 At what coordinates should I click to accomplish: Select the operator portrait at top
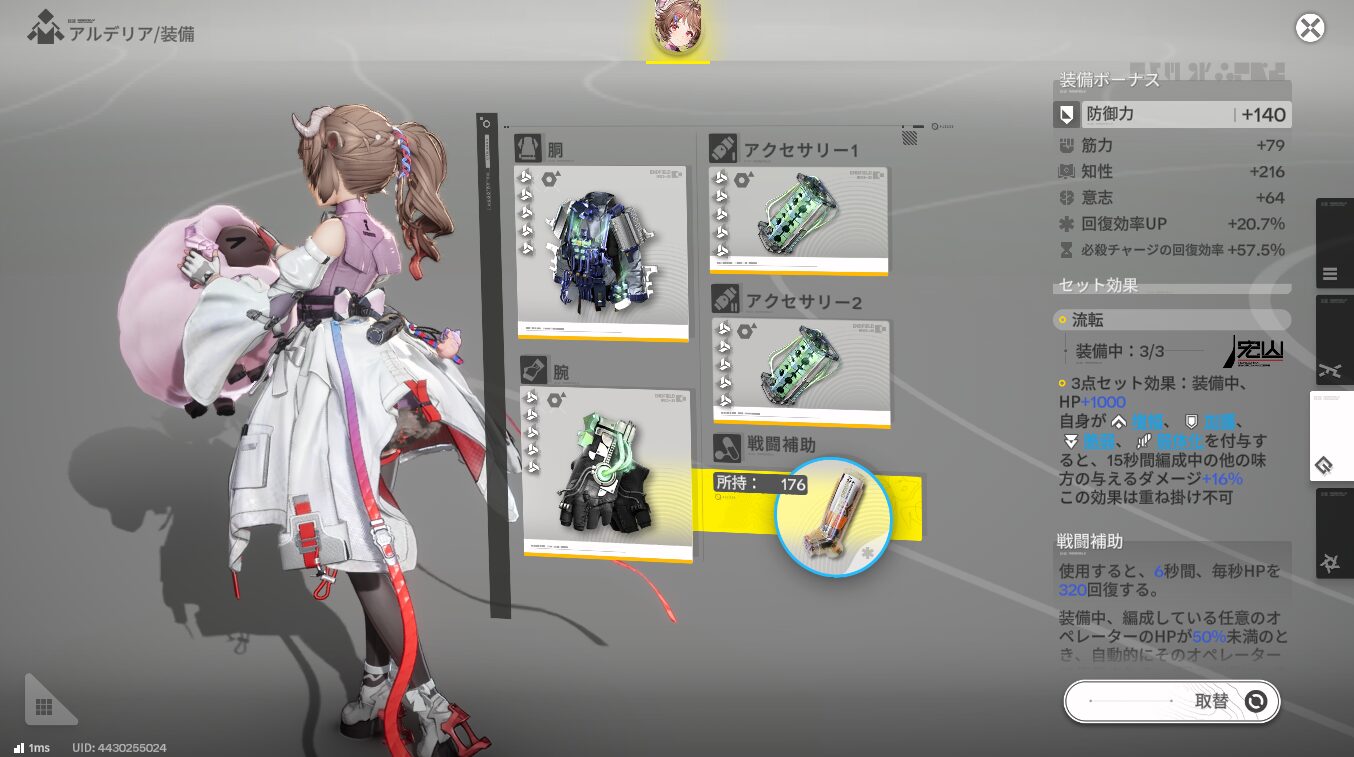(677, 28)
